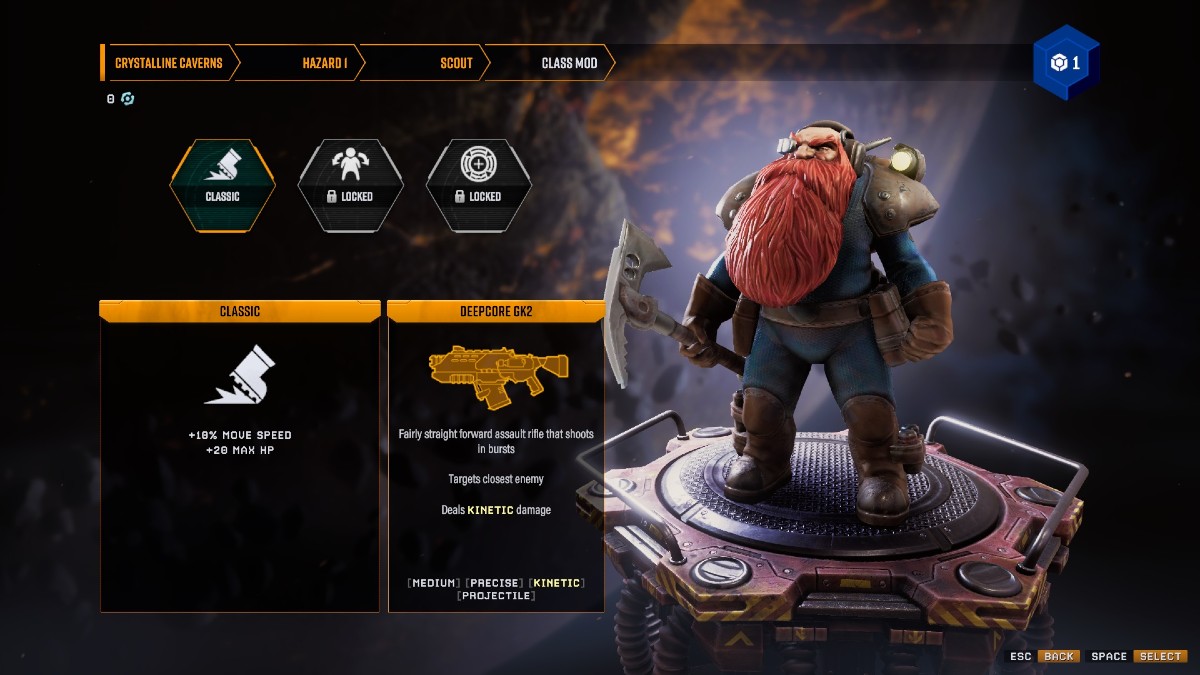Click the Back button
This screenshot has width=1200, height=675.
(1058, 656)
